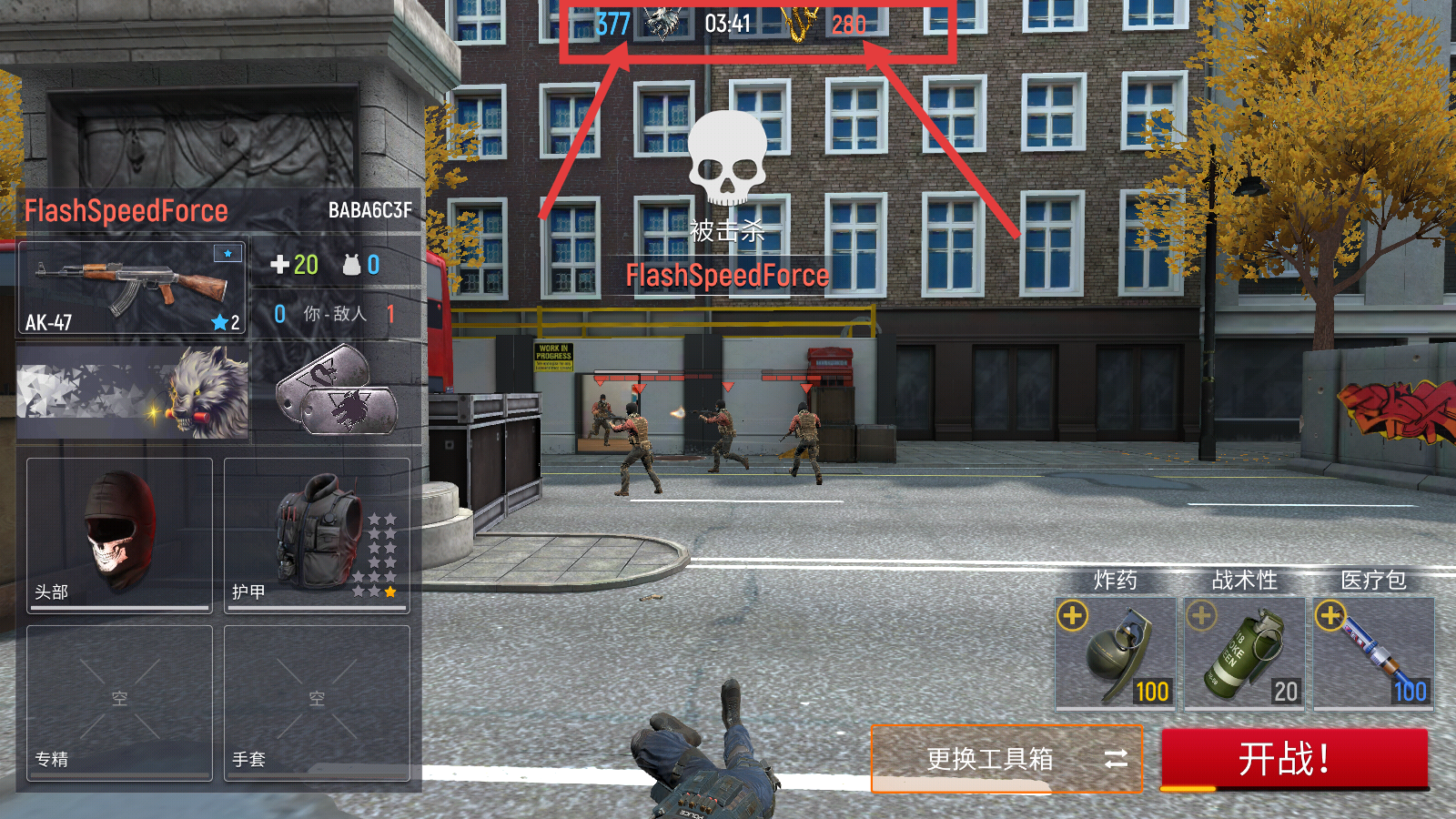Select the AK-47 weapon slot
Screen dimensions: 1456x819
pos(132,288)
